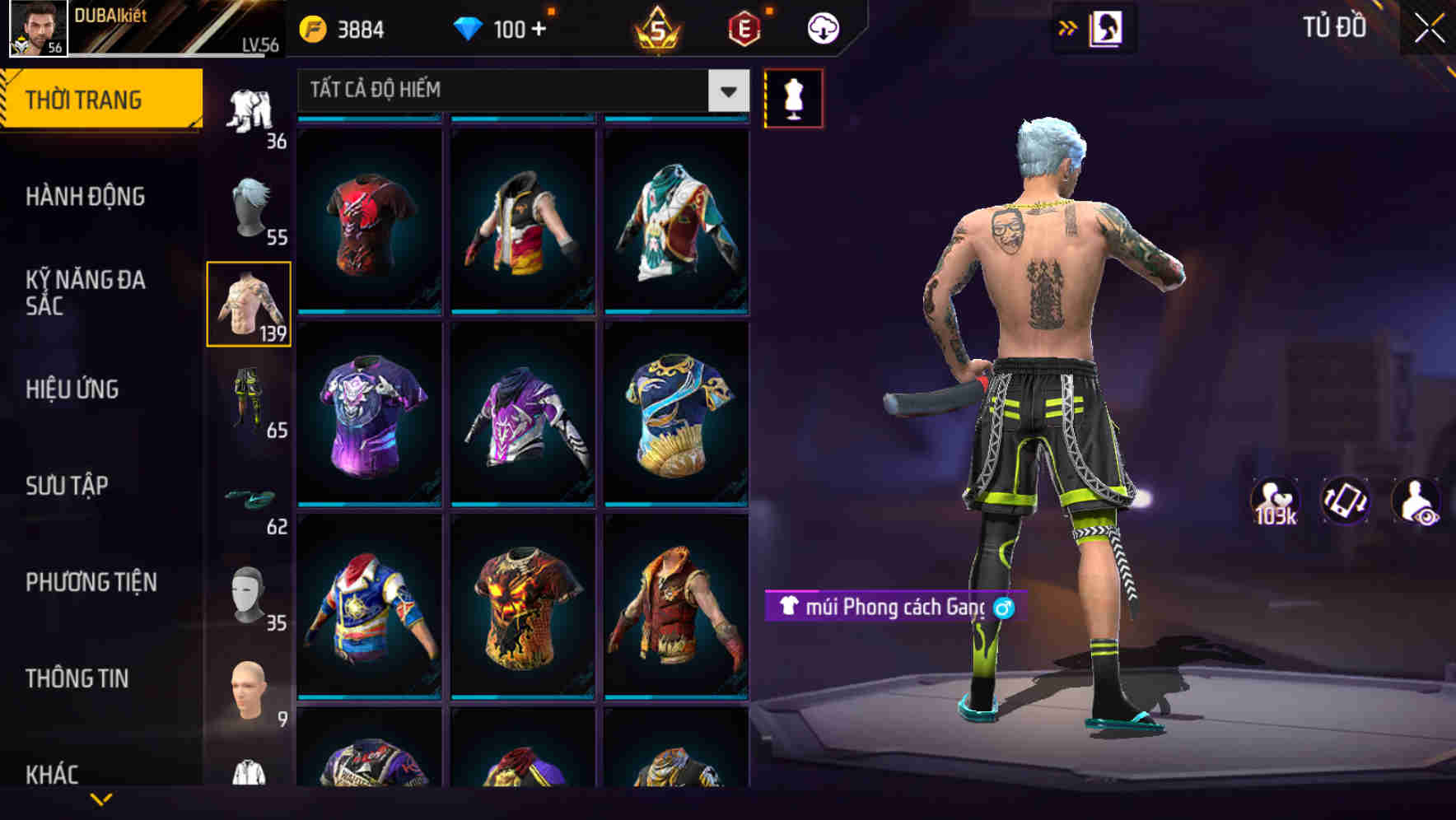Toggle the selected torso tattoo category
The image size is (1456, 820).
[250, 305]
